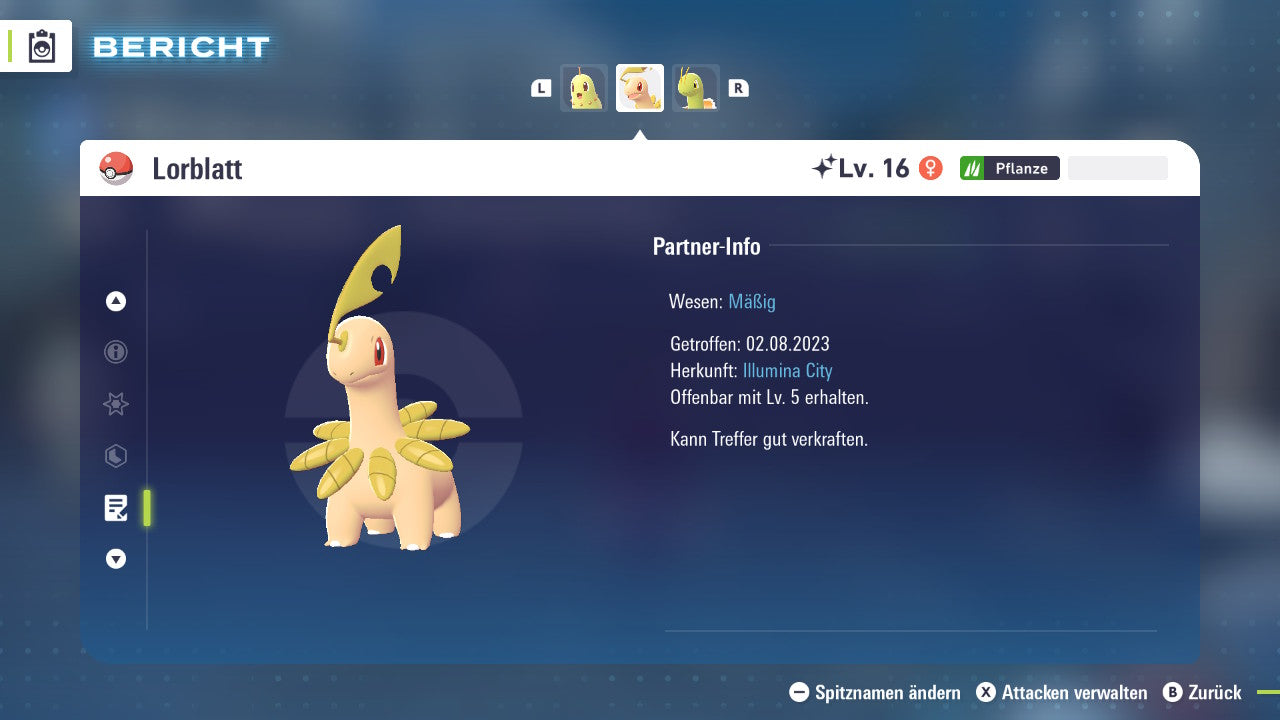The height and width of the screenshot is (720, 1280).
Task: Open the previous Pokémon with the left chevron
Action: [x=540, y=88]
